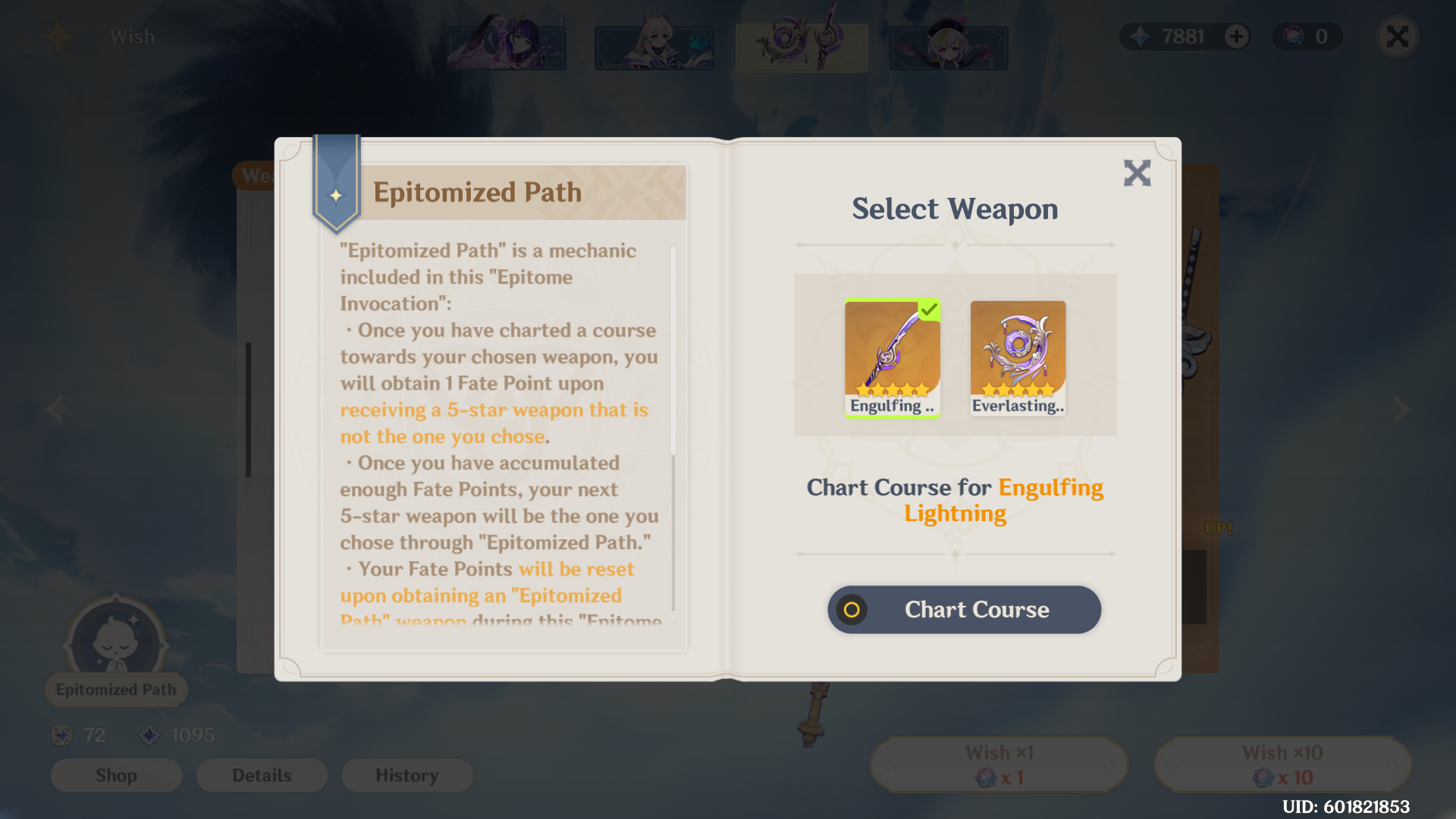Viewport: 1456px width, 819px height.
Task: Go back using the left navigation arrow
Action: (56, 409)
